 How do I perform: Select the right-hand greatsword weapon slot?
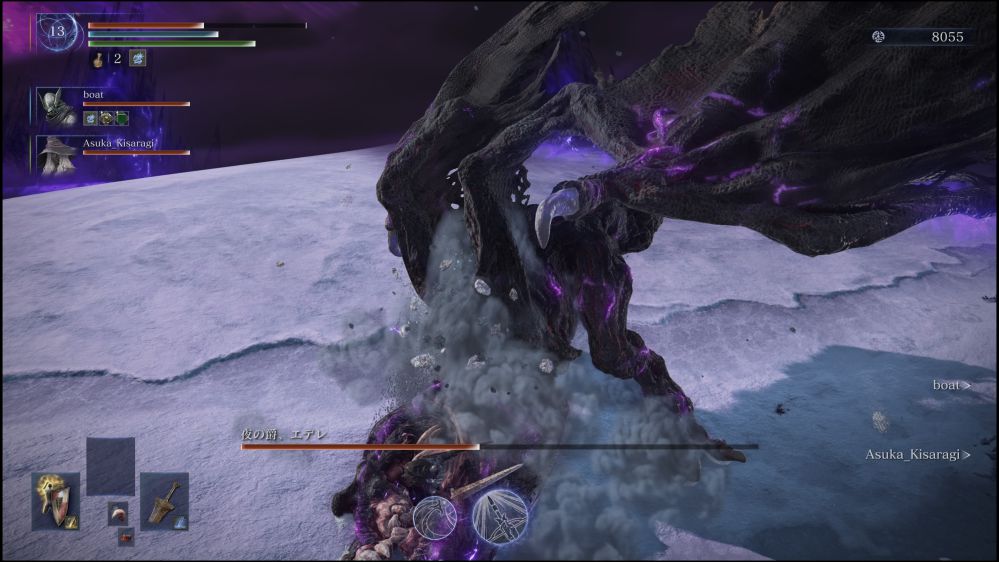click(164, 501)
